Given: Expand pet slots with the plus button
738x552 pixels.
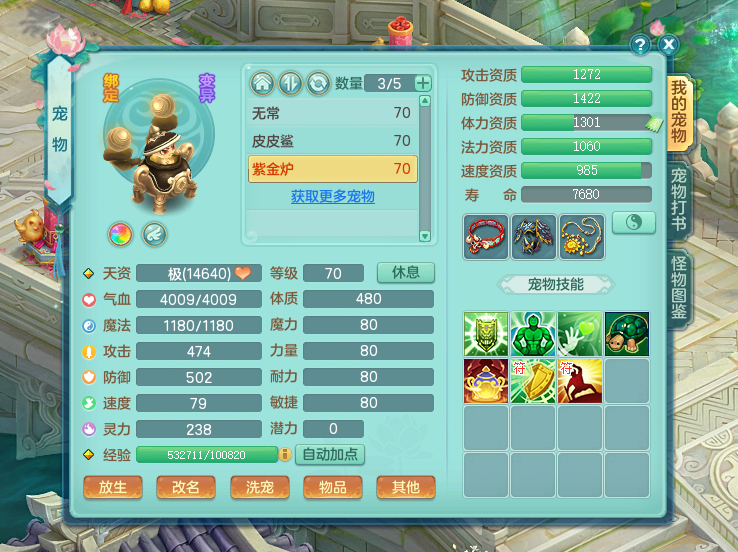Looking at the screenshot, I should [x=423, y=83].
